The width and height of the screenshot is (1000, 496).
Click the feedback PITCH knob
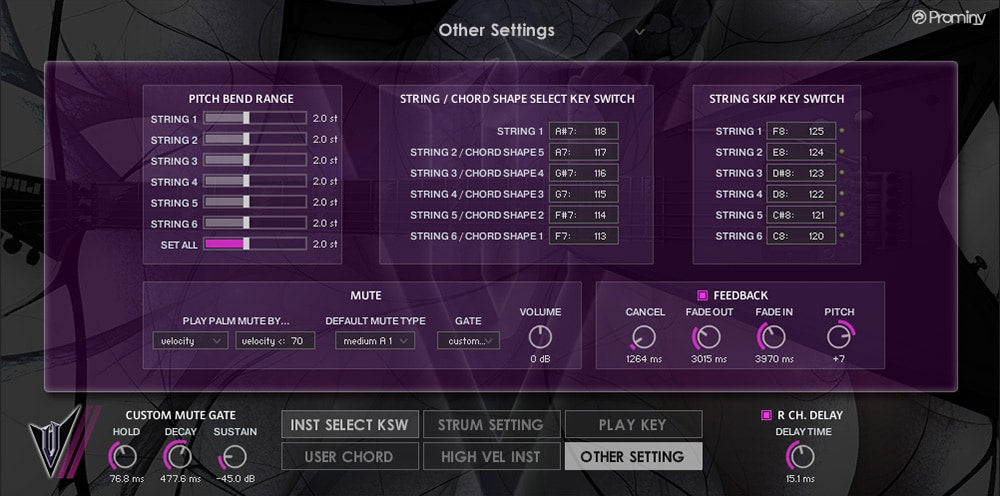tap(839, 337)
